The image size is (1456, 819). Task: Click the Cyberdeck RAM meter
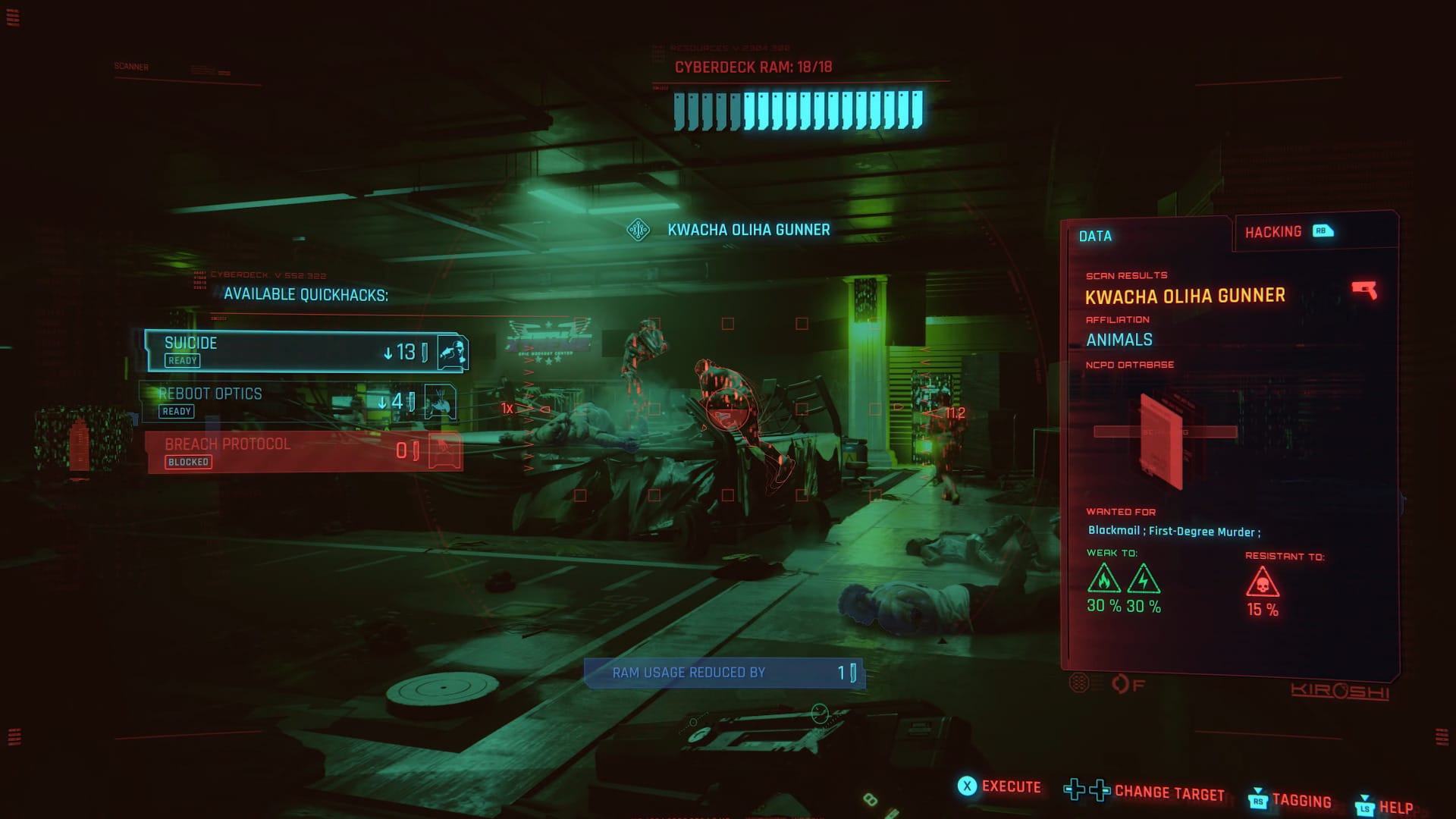coord(799,111)
